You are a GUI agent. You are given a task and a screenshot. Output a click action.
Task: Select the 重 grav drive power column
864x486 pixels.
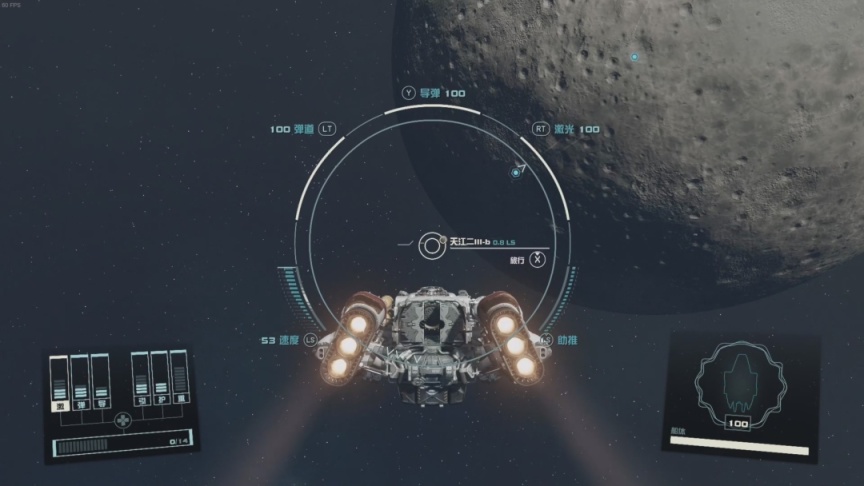click(180, 376)
